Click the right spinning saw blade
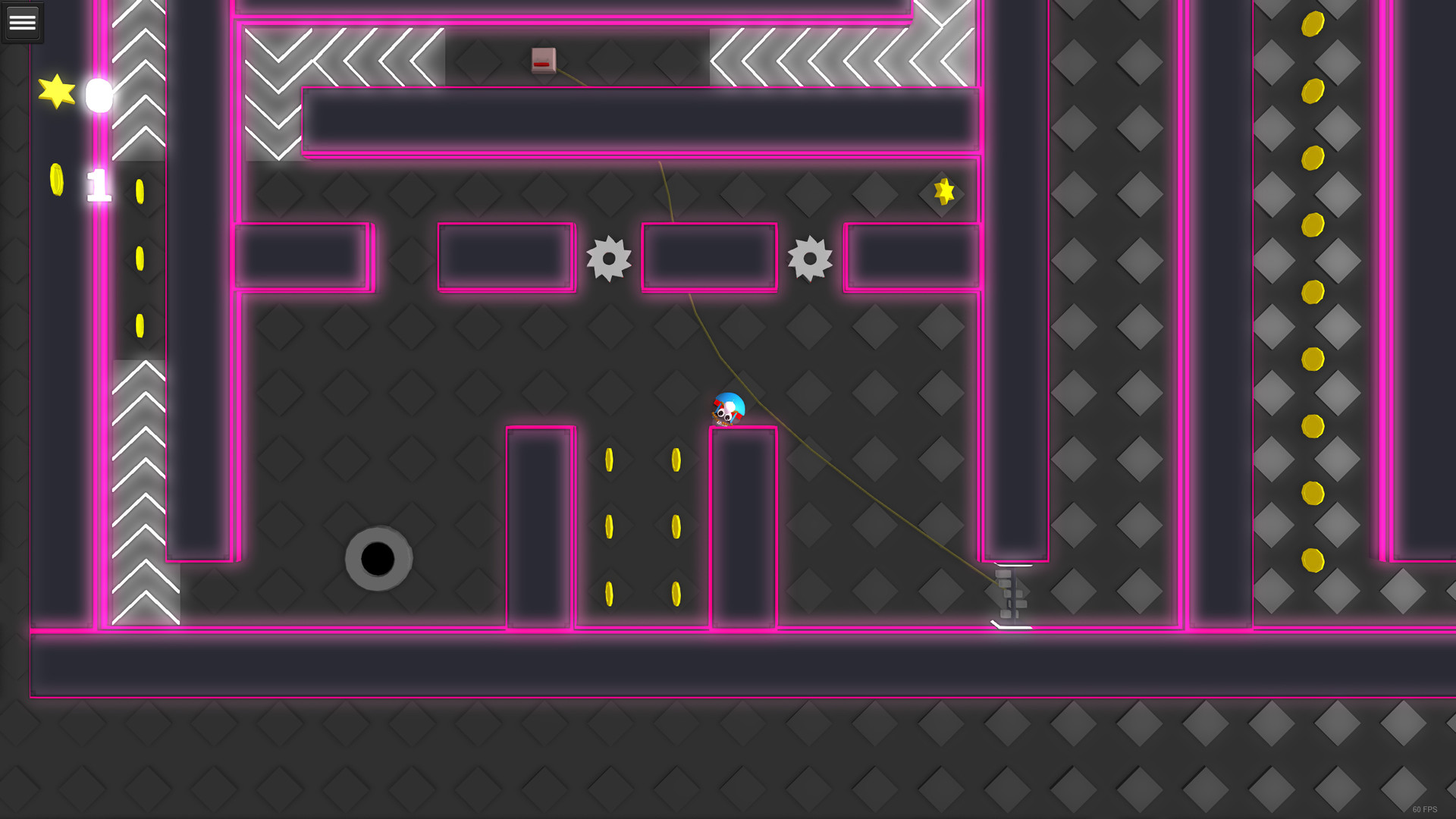Viewport: 1456px width, 819px height. pyautogui.click(x=810, y=259)
